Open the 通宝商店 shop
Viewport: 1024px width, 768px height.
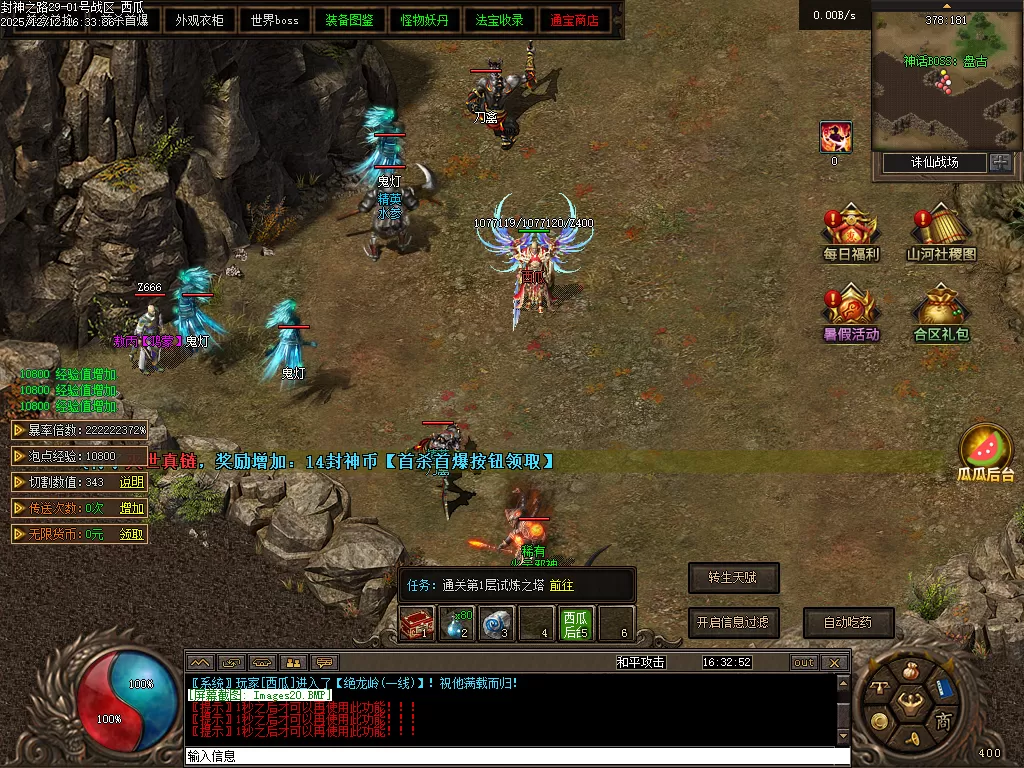click(x=575, y=20)
